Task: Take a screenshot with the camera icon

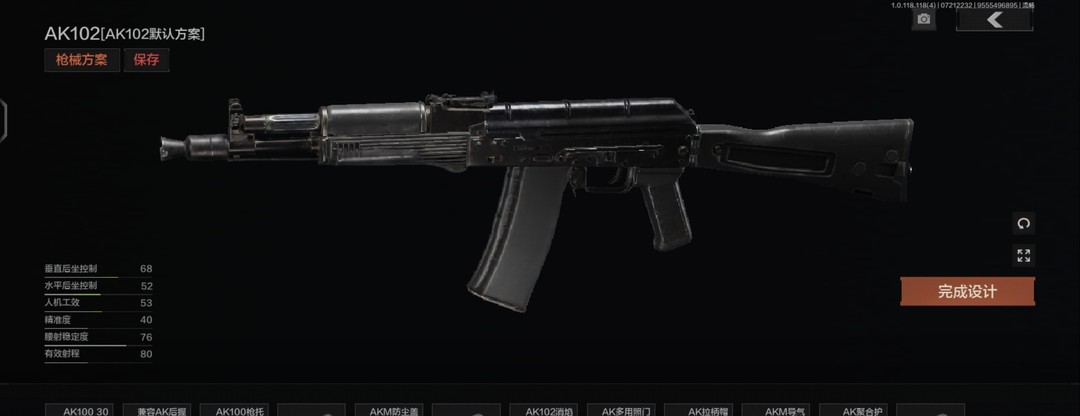Action: tap(924, 20)
